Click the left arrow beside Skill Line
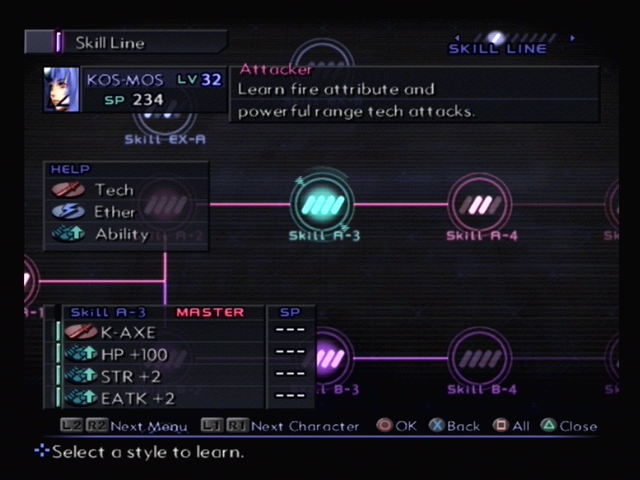Screen dimensions: 640x480 click(457, 38)
